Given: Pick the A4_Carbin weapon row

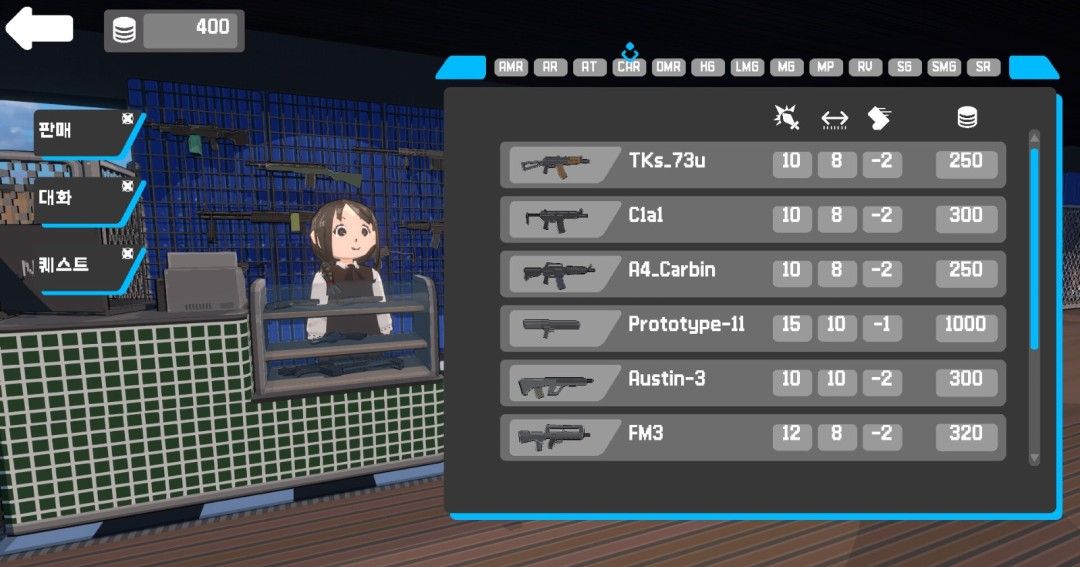Looking at the screenshot, I should pos(752,273).
